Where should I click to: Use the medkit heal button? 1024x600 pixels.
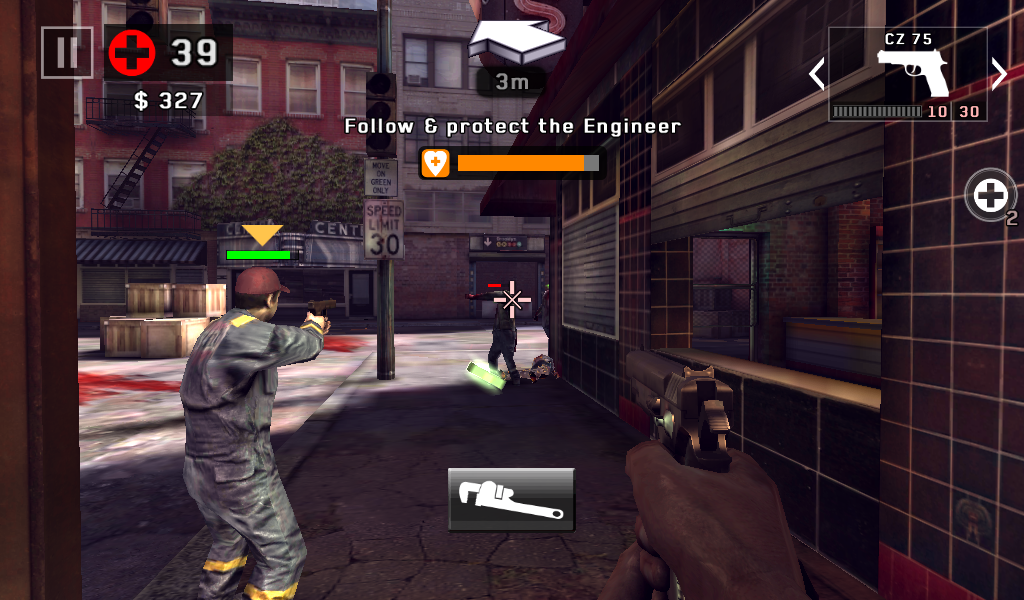[990, 195]
